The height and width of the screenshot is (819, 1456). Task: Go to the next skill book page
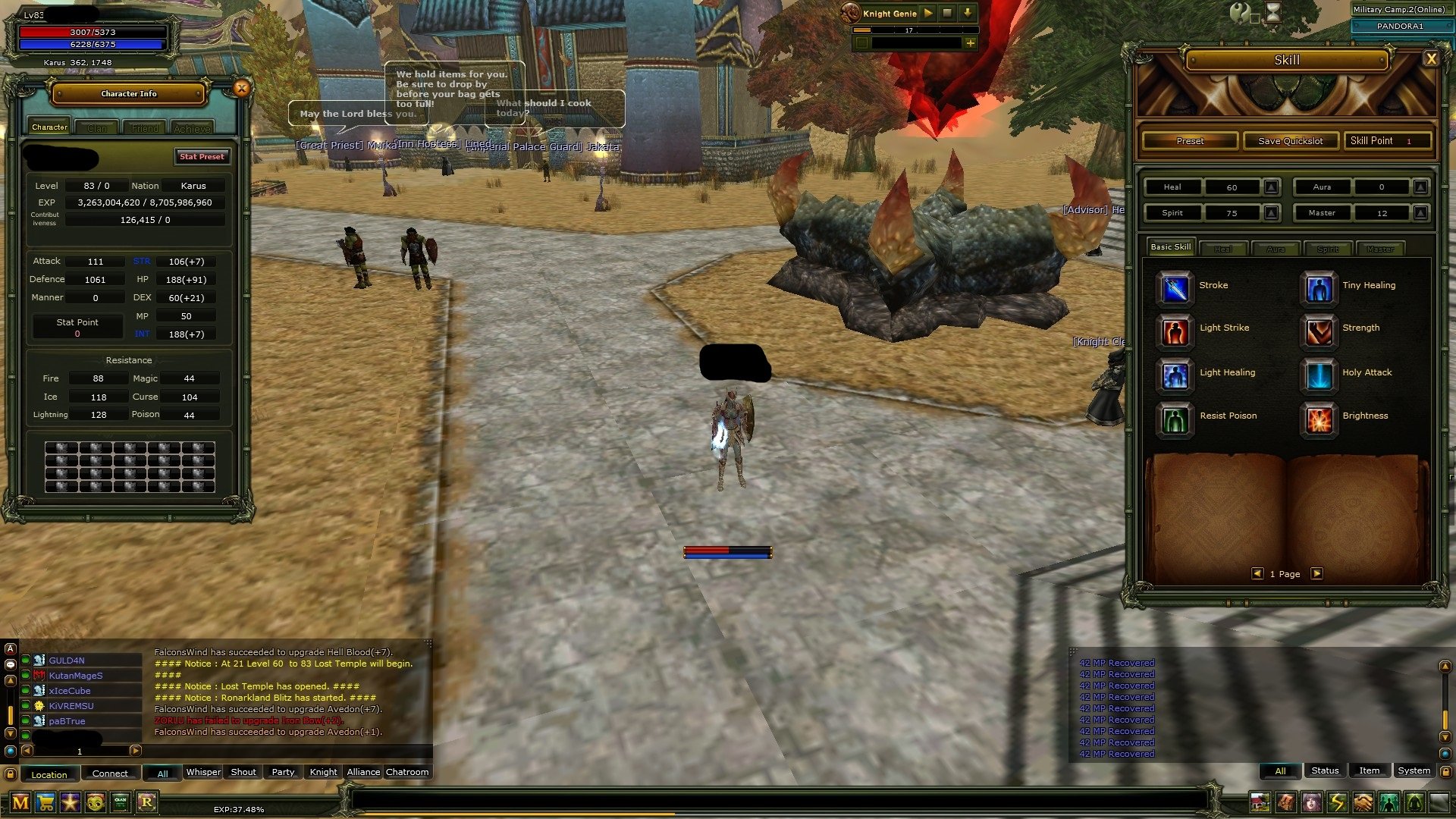coord(1317,574)
